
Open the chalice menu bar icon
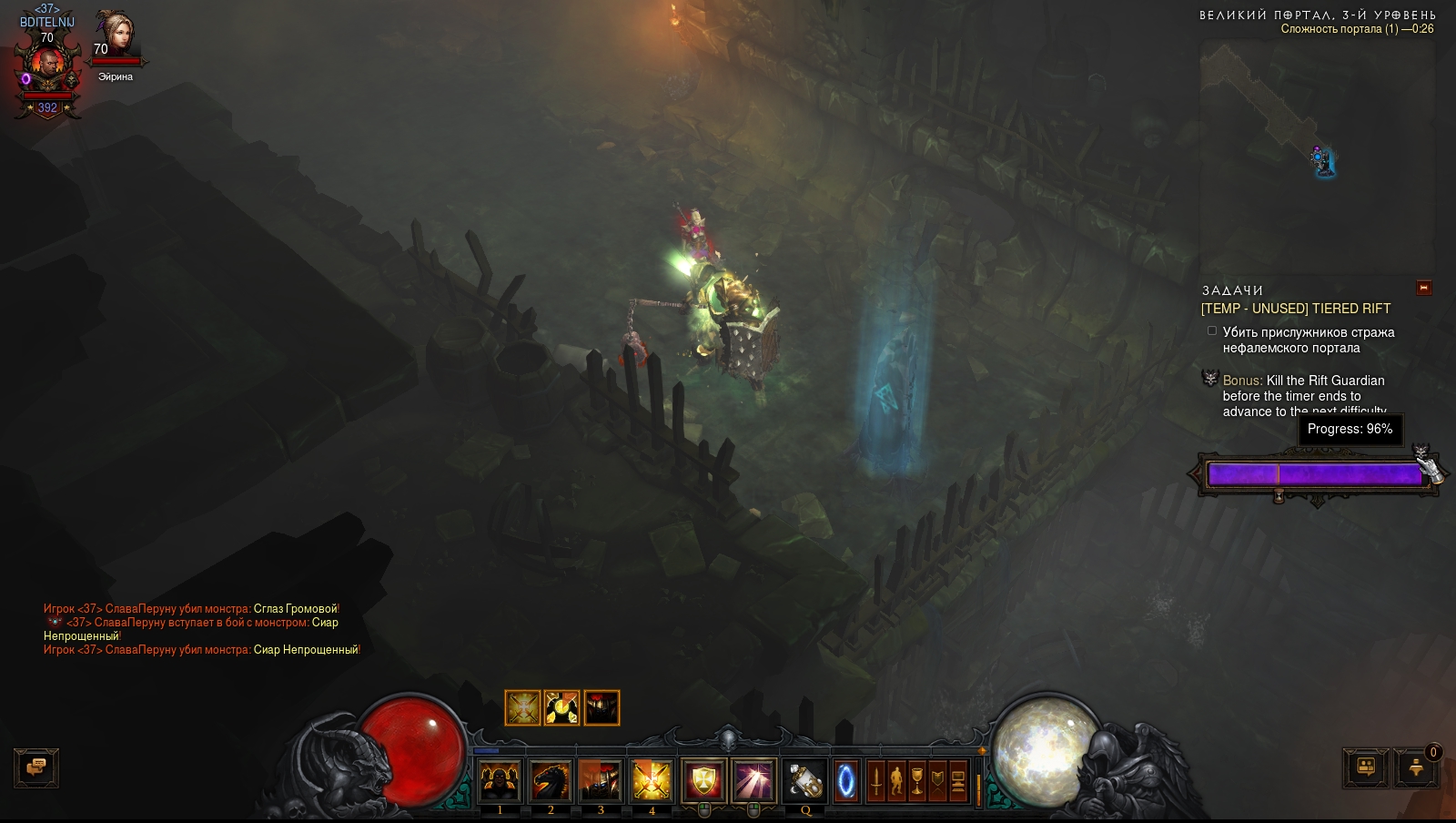pyautogui.click(x=917, y=781)
